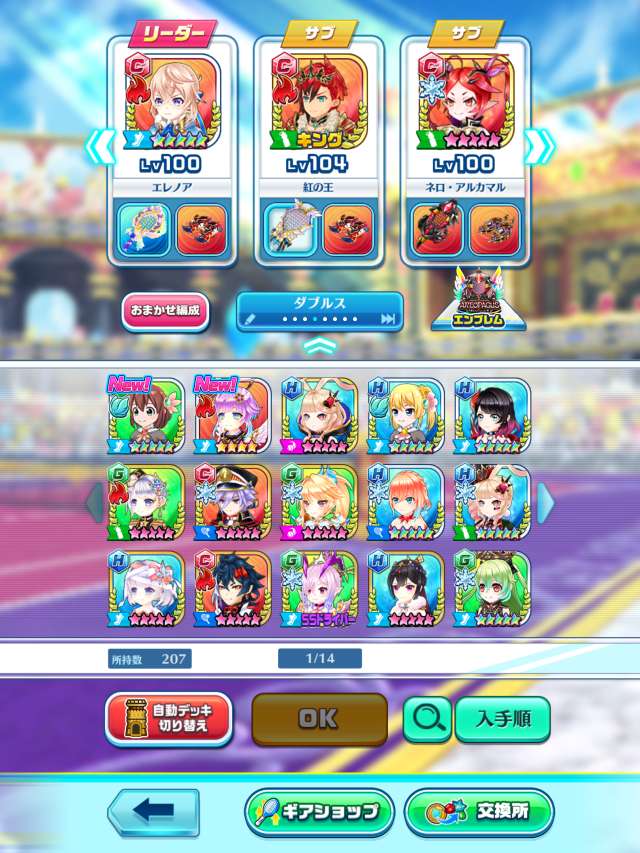640x853 pixels.
Task: Change the 入手順 sort order
Action: pos(502,718)
